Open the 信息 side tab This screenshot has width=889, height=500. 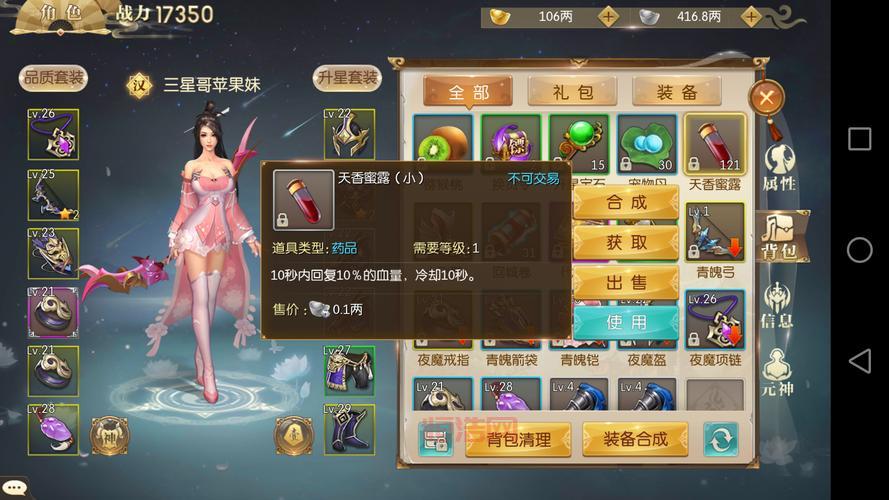[779, 306]
